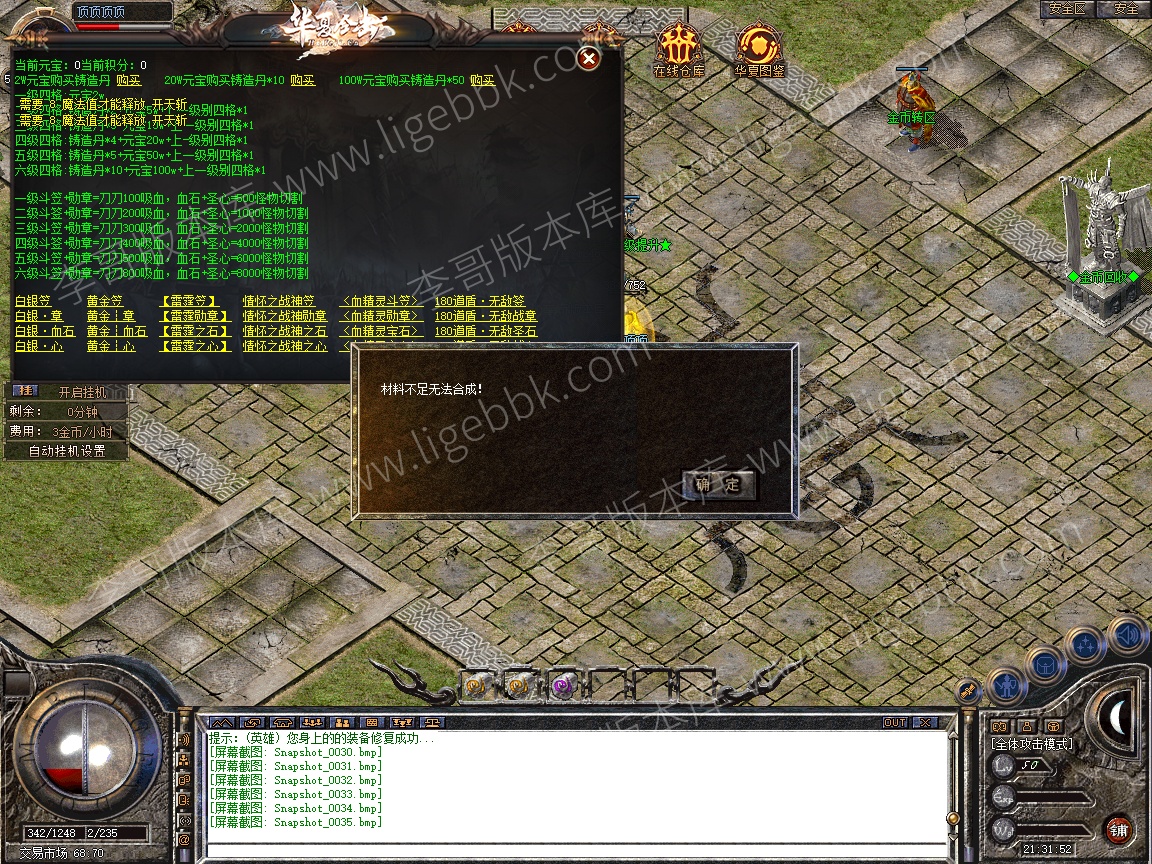This screenshot has width=1152, height=864.
Task: Open the 在线仓库 online warehouse icon
Action: pyautogui.click(x=679, y=50)
